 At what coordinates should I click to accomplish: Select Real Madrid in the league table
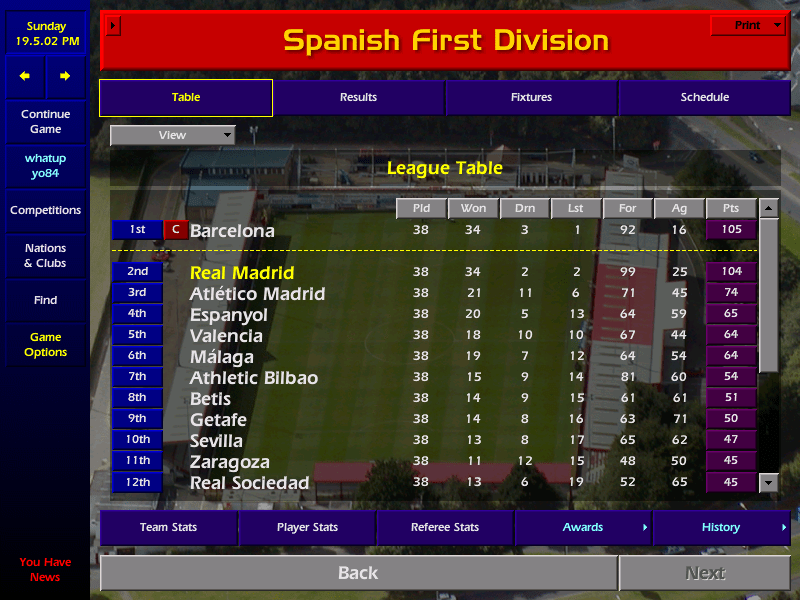point(242,272)
